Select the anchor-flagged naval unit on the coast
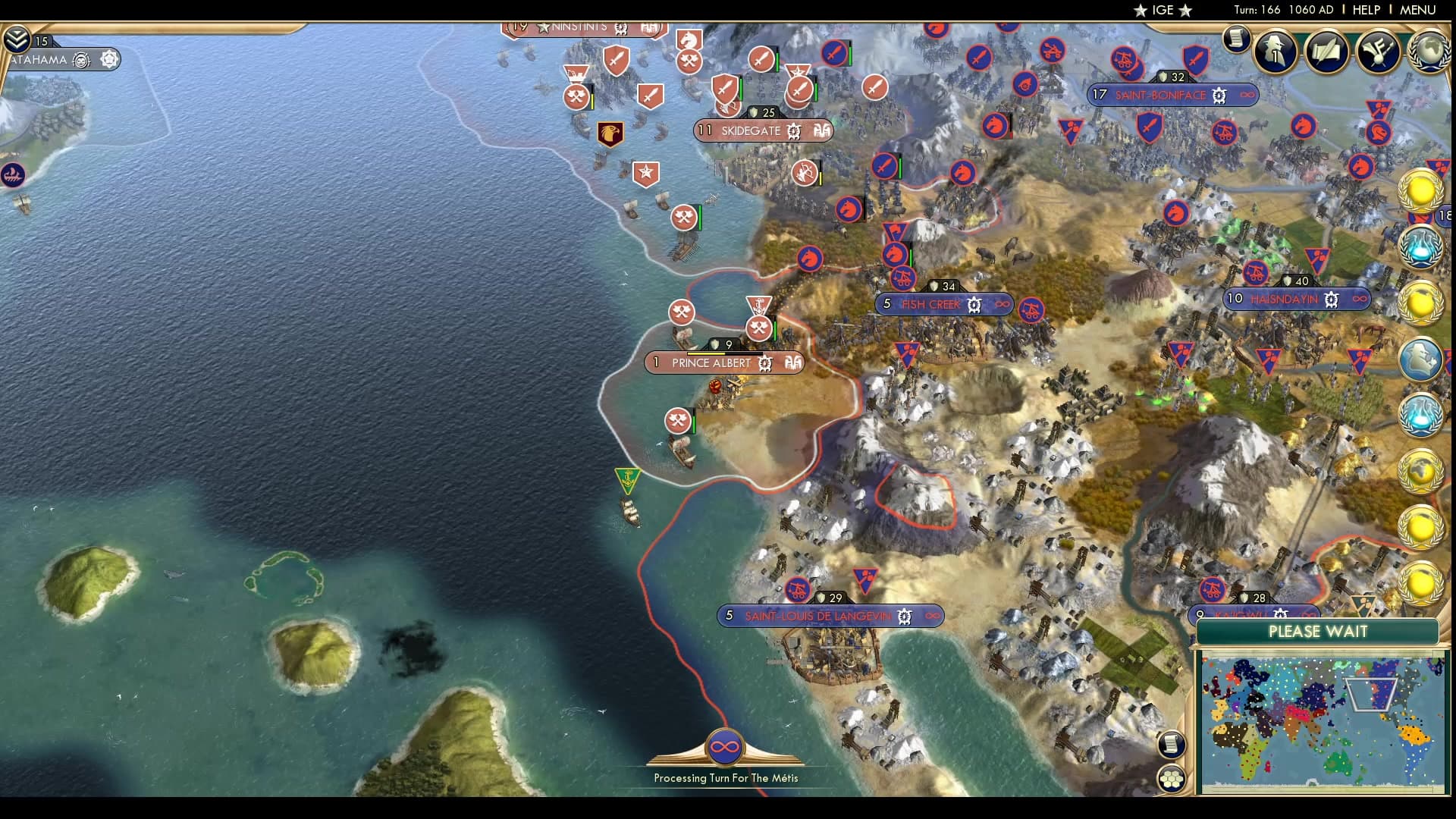Screen dimensions: 1456x819 pos(627,479)
